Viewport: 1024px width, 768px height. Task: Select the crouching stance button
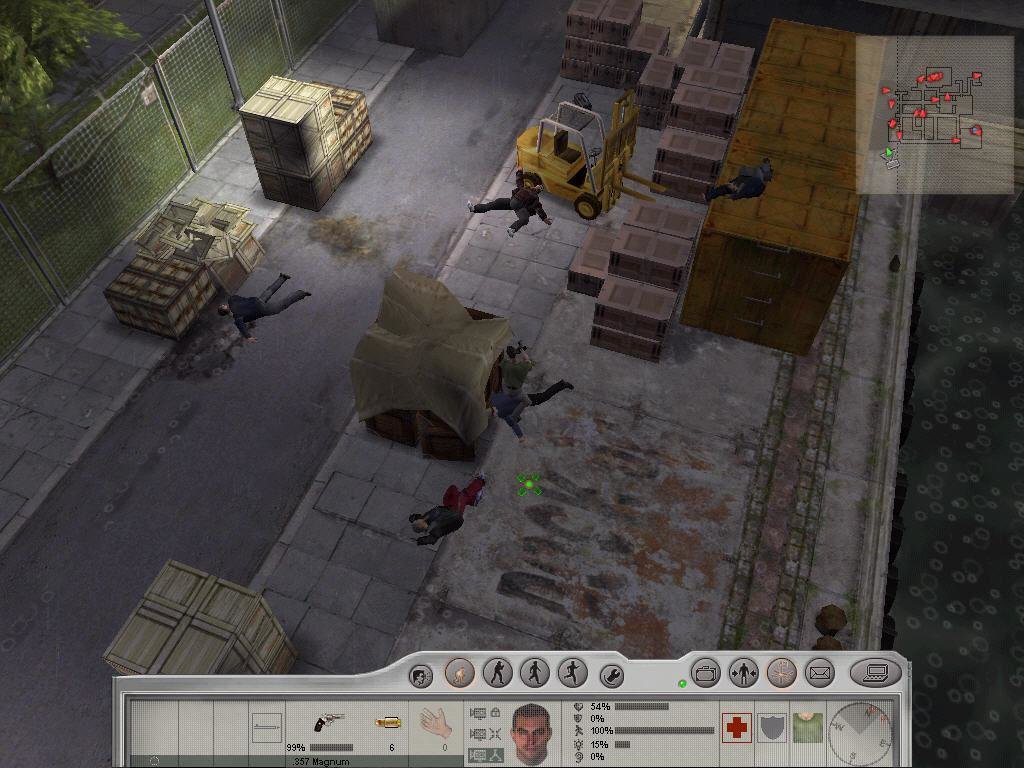[459, 673]
